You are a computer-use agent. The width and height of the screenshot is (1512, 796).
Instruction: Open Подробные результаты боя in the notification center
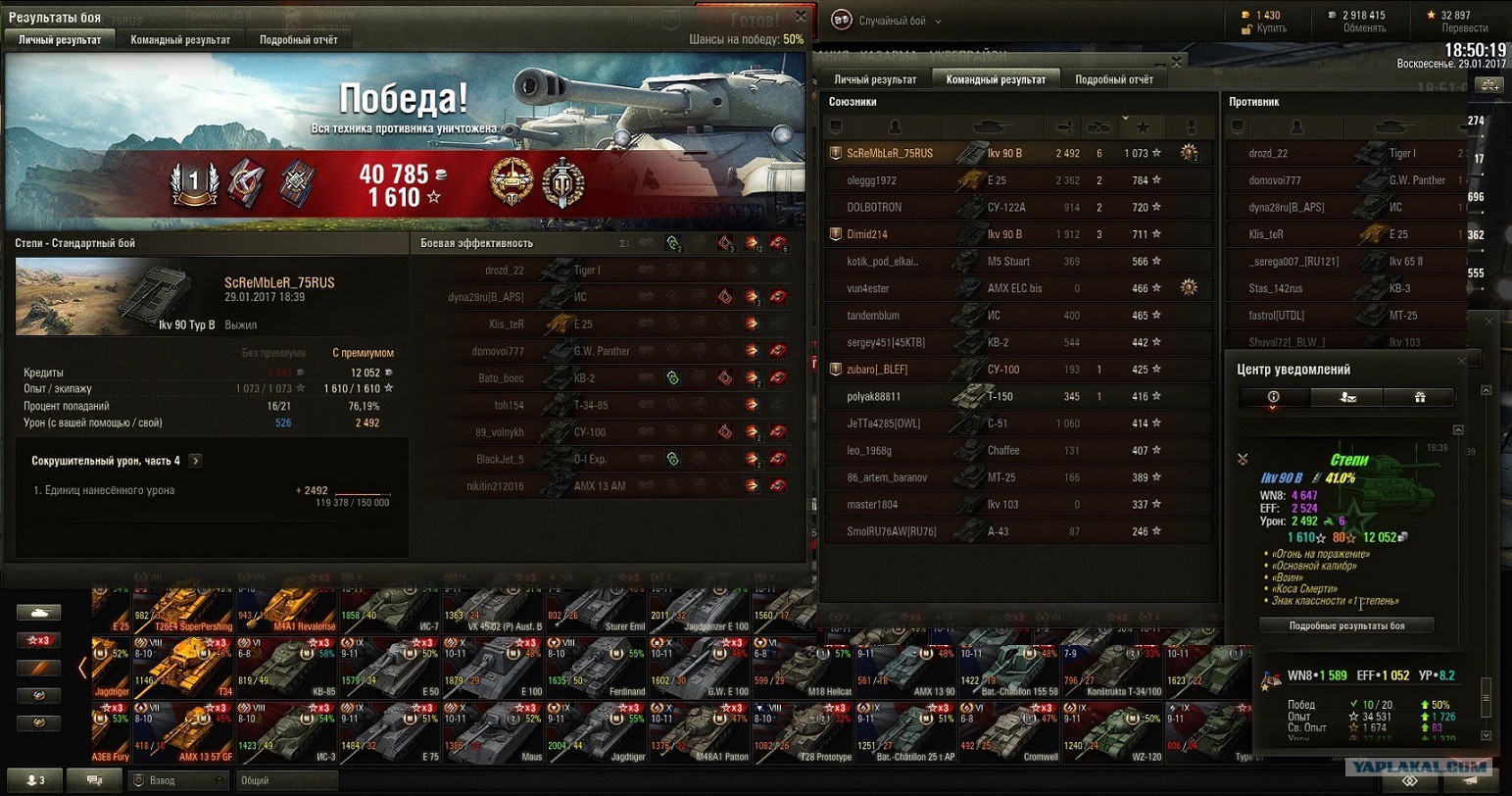(x=1346, y=625)
